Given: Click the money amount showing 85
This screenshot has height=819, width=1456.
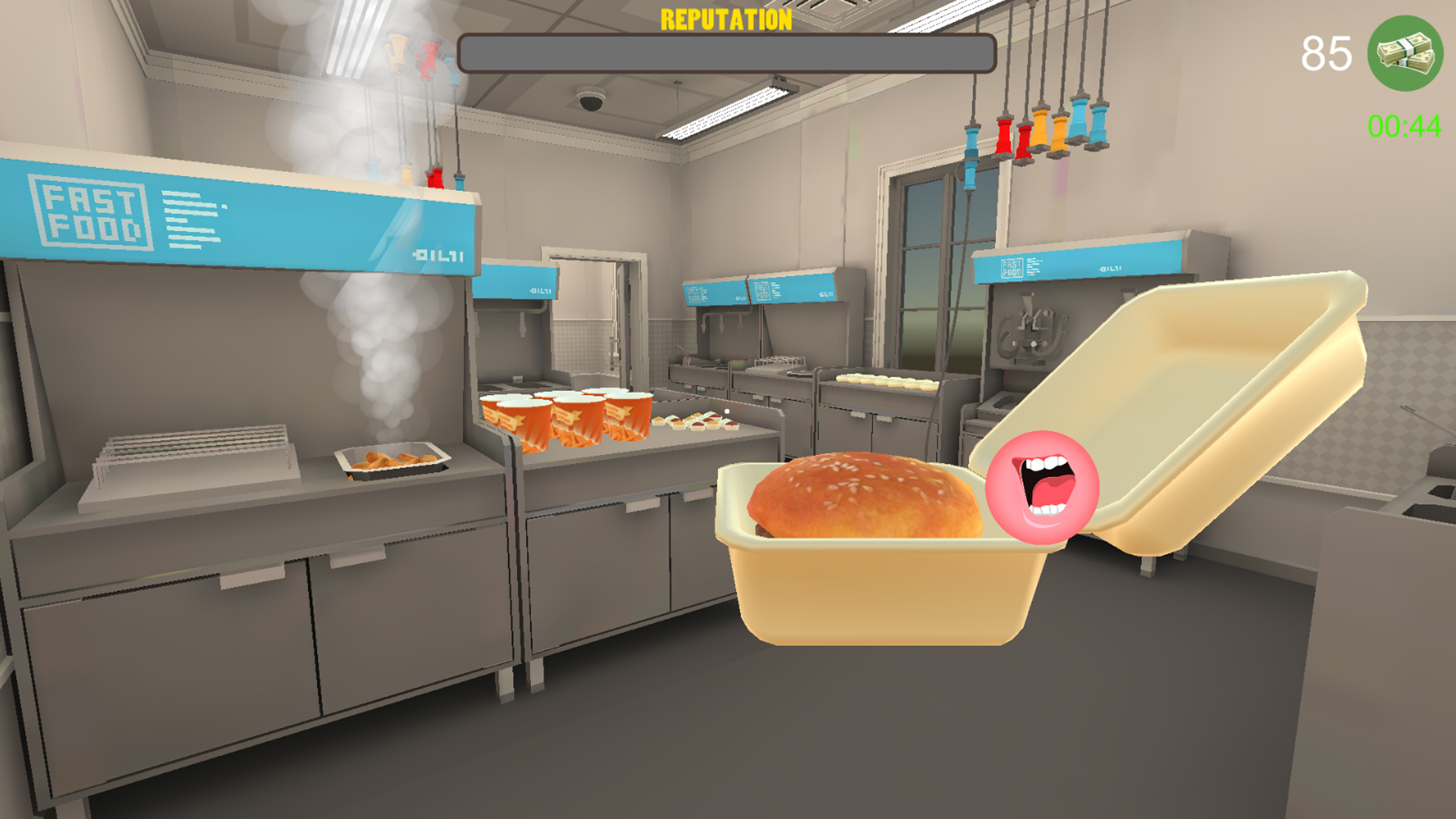Looking at the screenshot, I should [x=1328, y=52].
